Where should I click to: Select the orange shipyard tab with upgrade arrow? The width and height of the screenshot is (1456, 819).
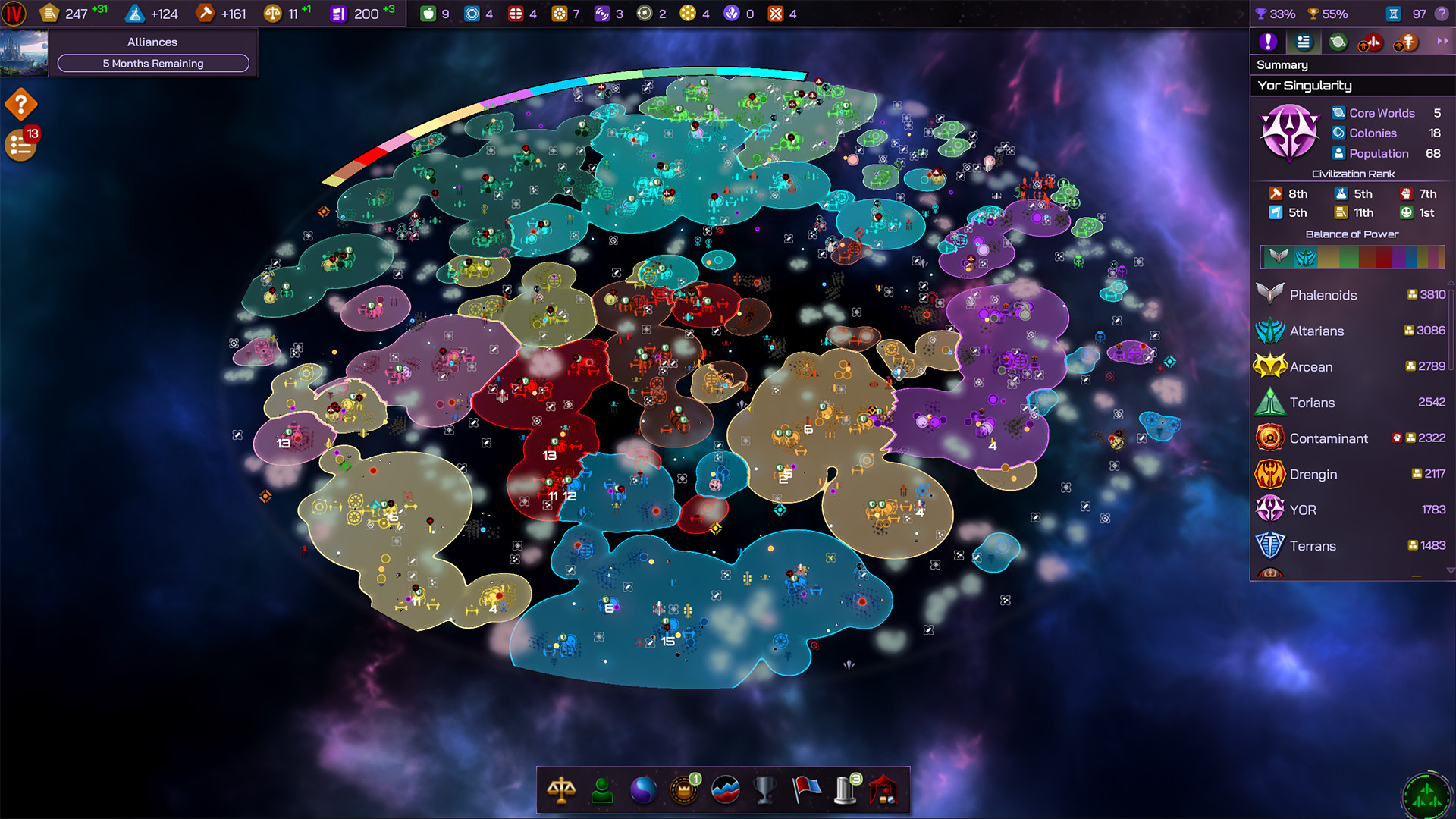(1405, 42)
